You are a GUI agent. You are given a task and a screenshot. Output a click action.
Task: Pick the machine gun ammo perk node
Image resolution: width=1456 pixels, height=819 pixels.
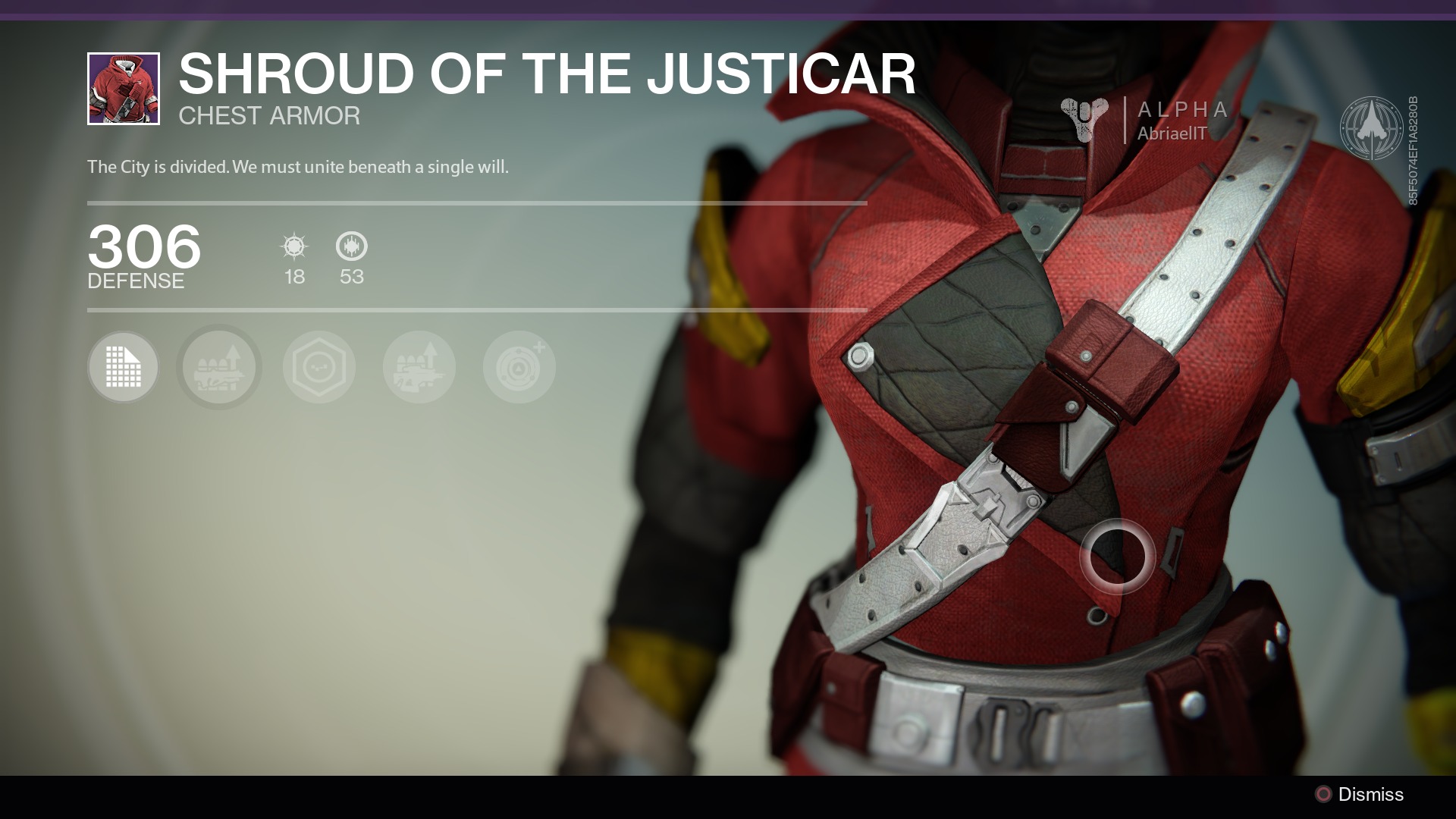point(419,367)
